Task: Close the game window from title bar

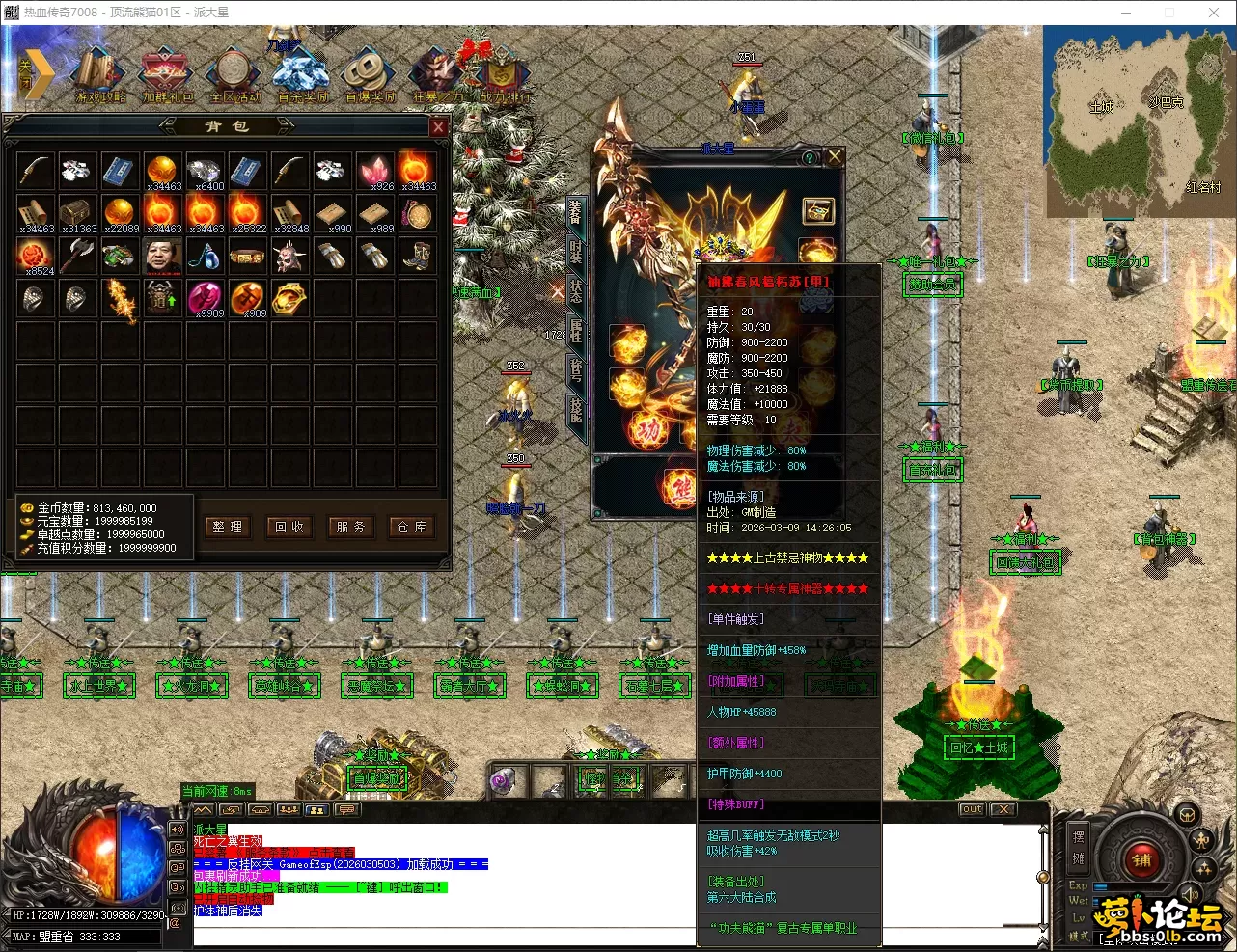Action: tap(1214, 13)
